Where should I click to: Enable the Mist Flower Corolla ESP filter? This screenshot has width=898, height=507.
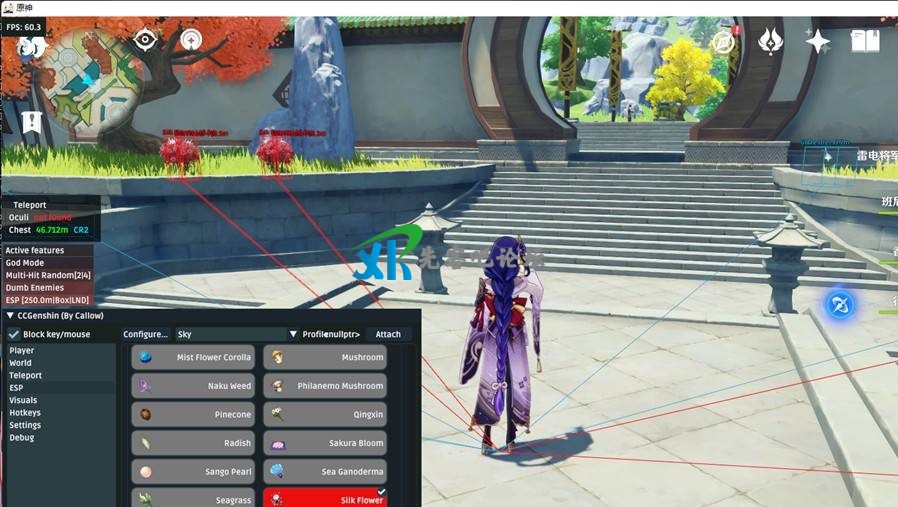[x=193, y=357]
